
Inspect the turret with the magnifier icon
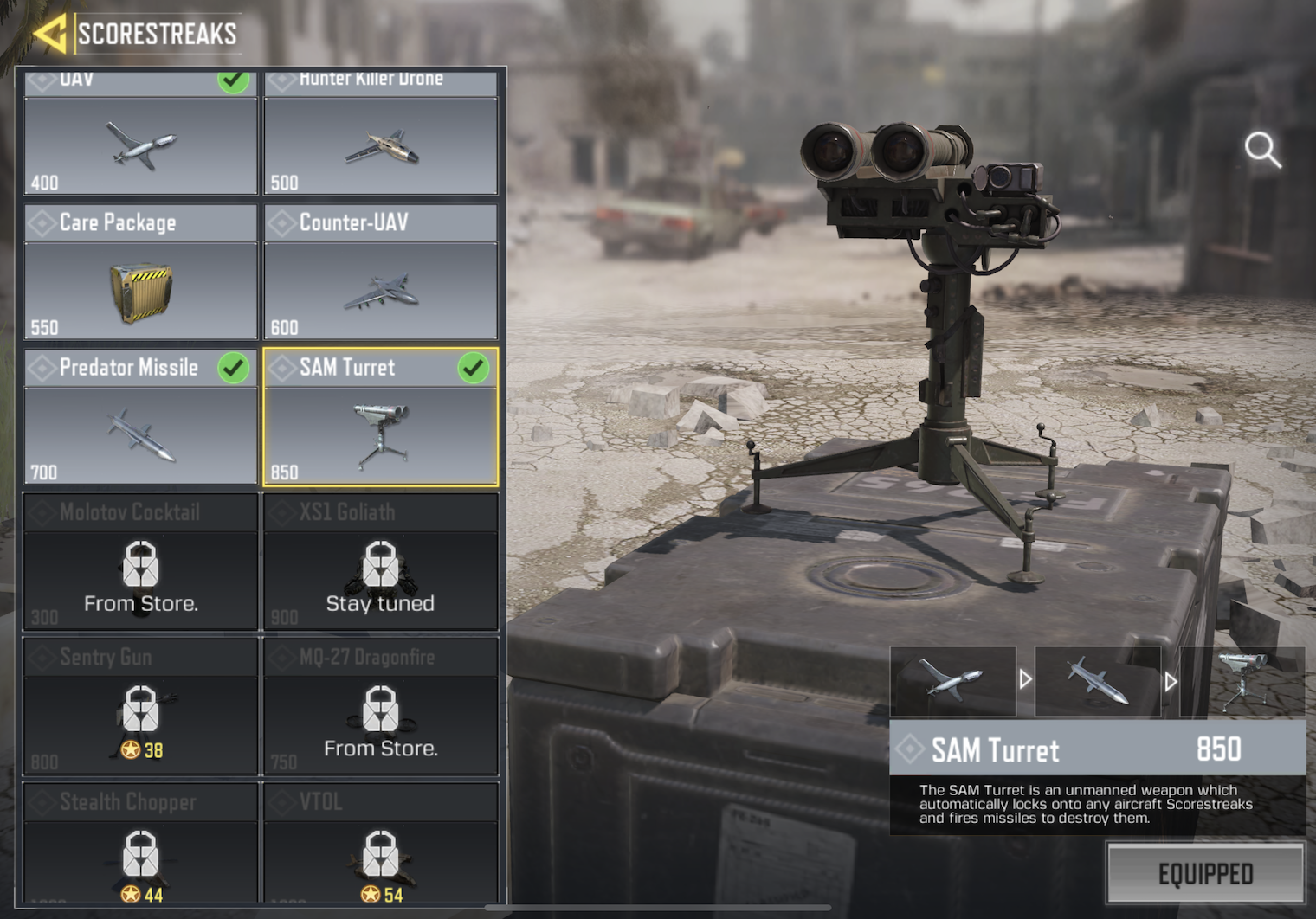(x=1262, y=150)
